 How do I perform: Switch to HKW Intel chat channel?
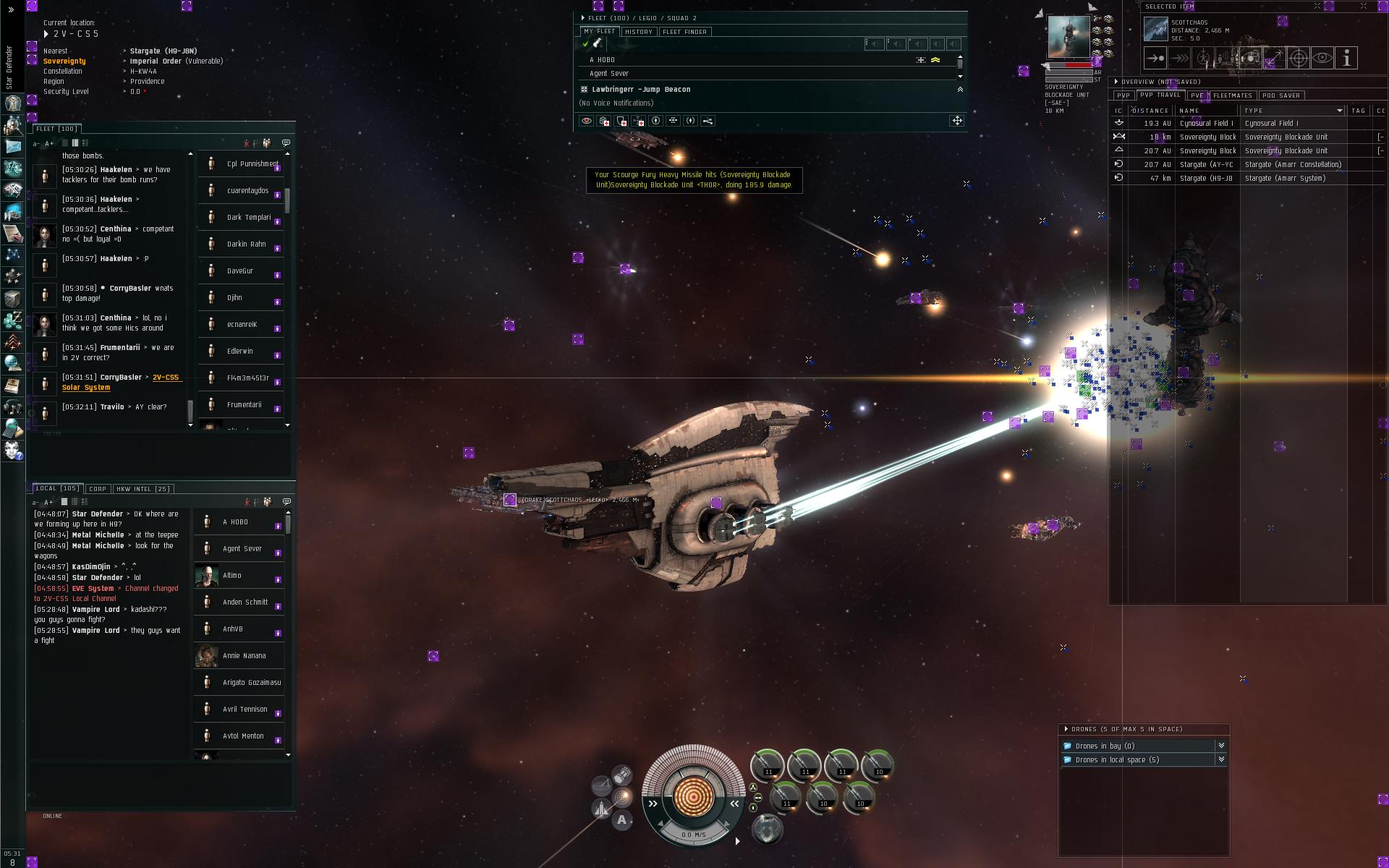143,489
